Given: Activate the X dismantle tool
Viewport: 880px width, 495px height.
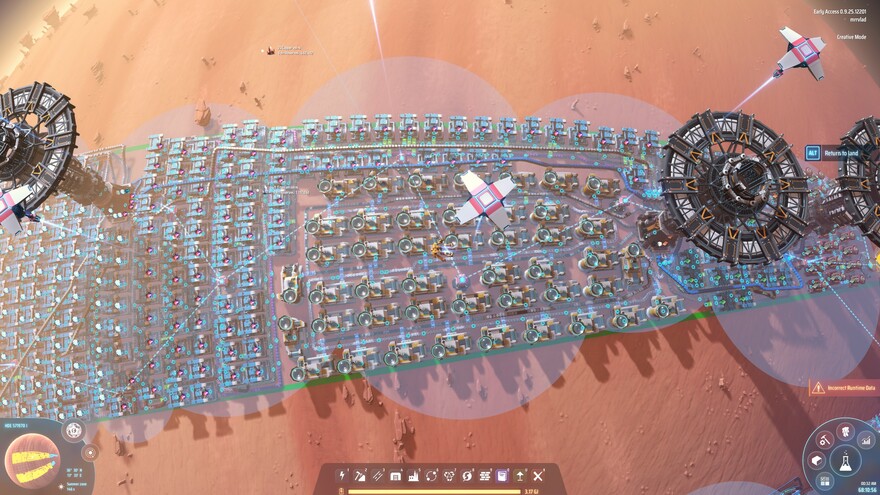Looking at the screenshot, I should pyautogui.click(x=538, y=476).
